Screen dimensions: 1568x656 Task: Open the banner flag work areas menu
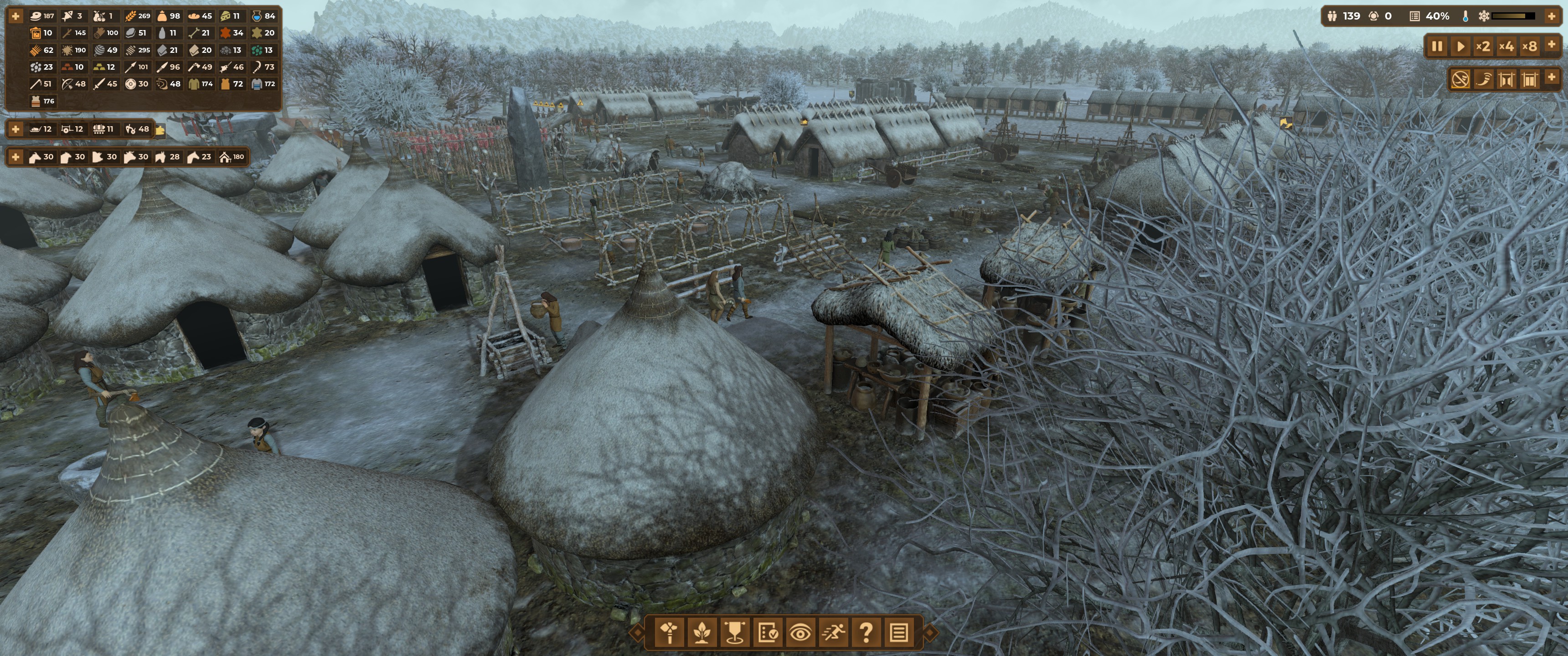(x=735, y=633)
